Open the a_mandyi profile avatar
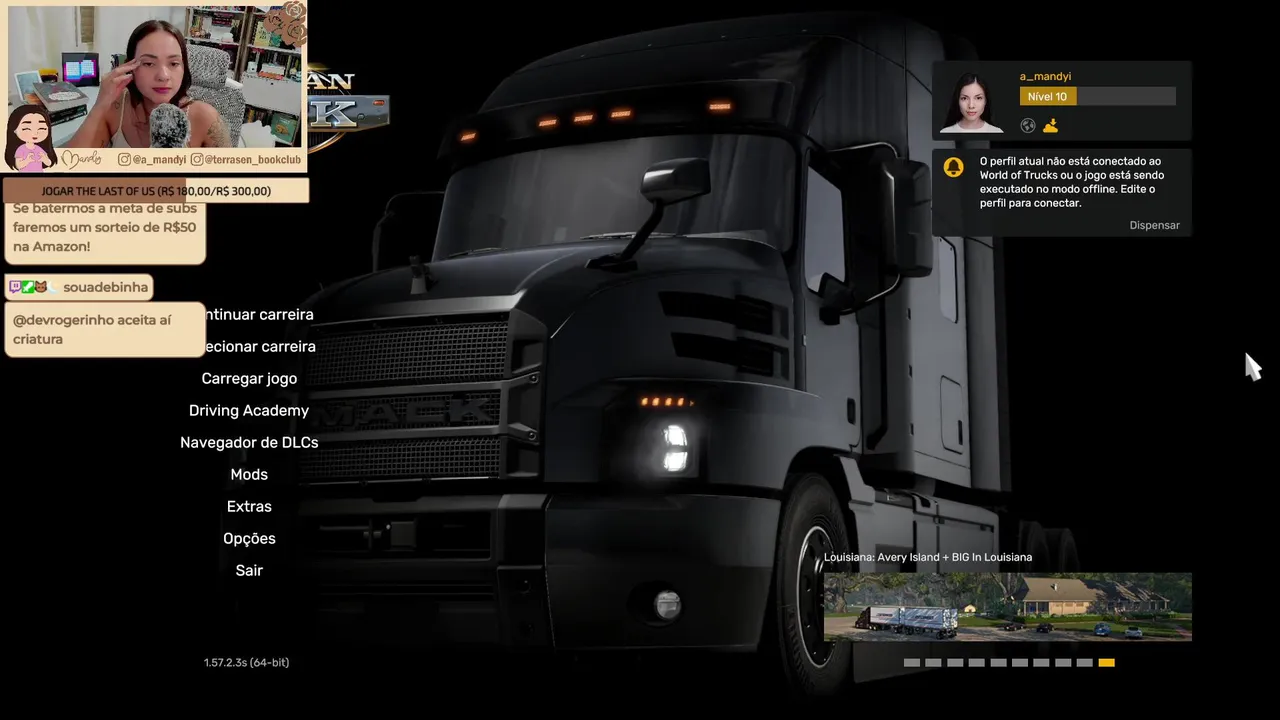Screen dimensions: 1280x720 [x=971, y=101]
